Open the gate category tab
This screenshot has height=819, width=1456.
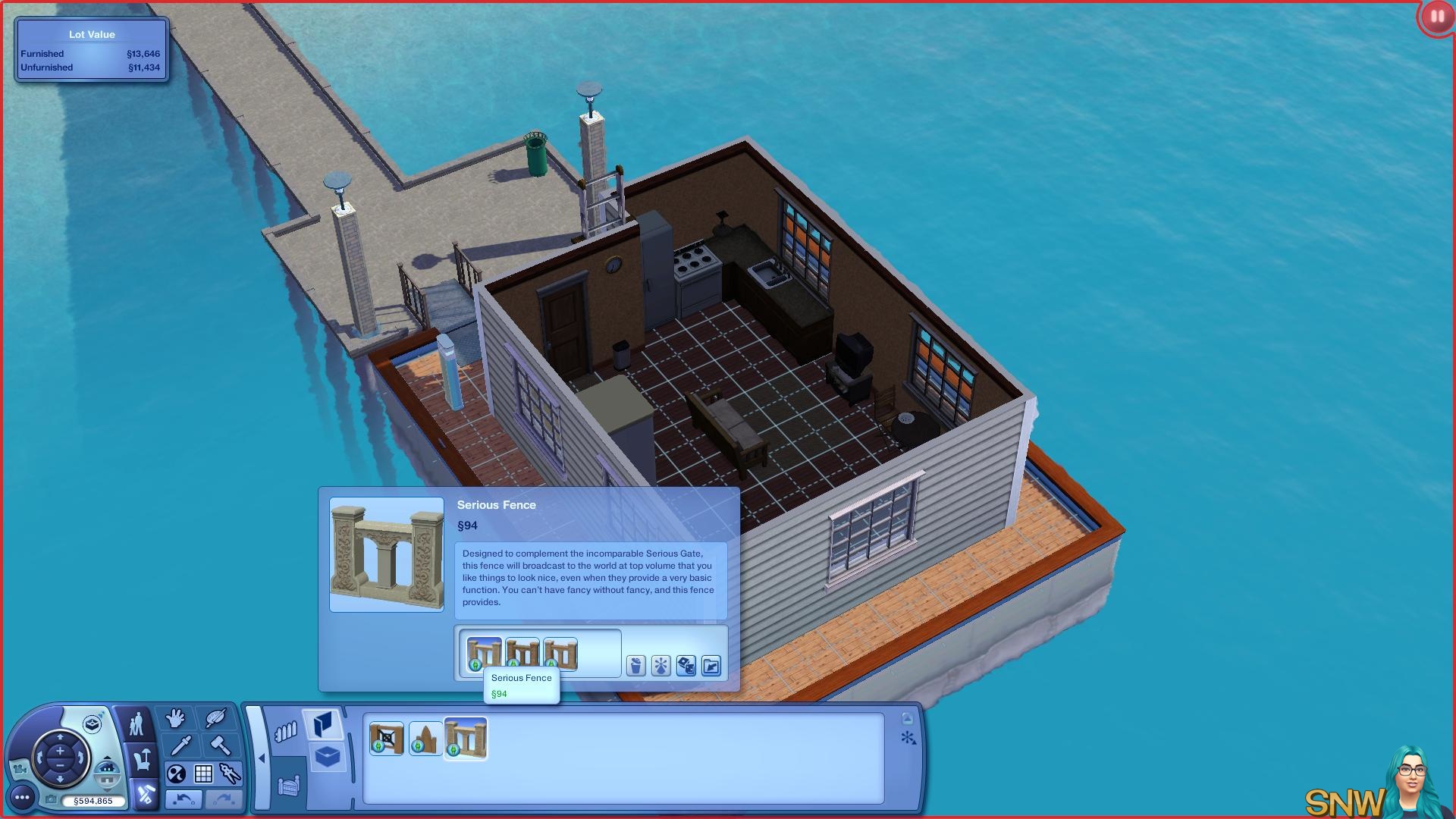(x=289, y=786)
